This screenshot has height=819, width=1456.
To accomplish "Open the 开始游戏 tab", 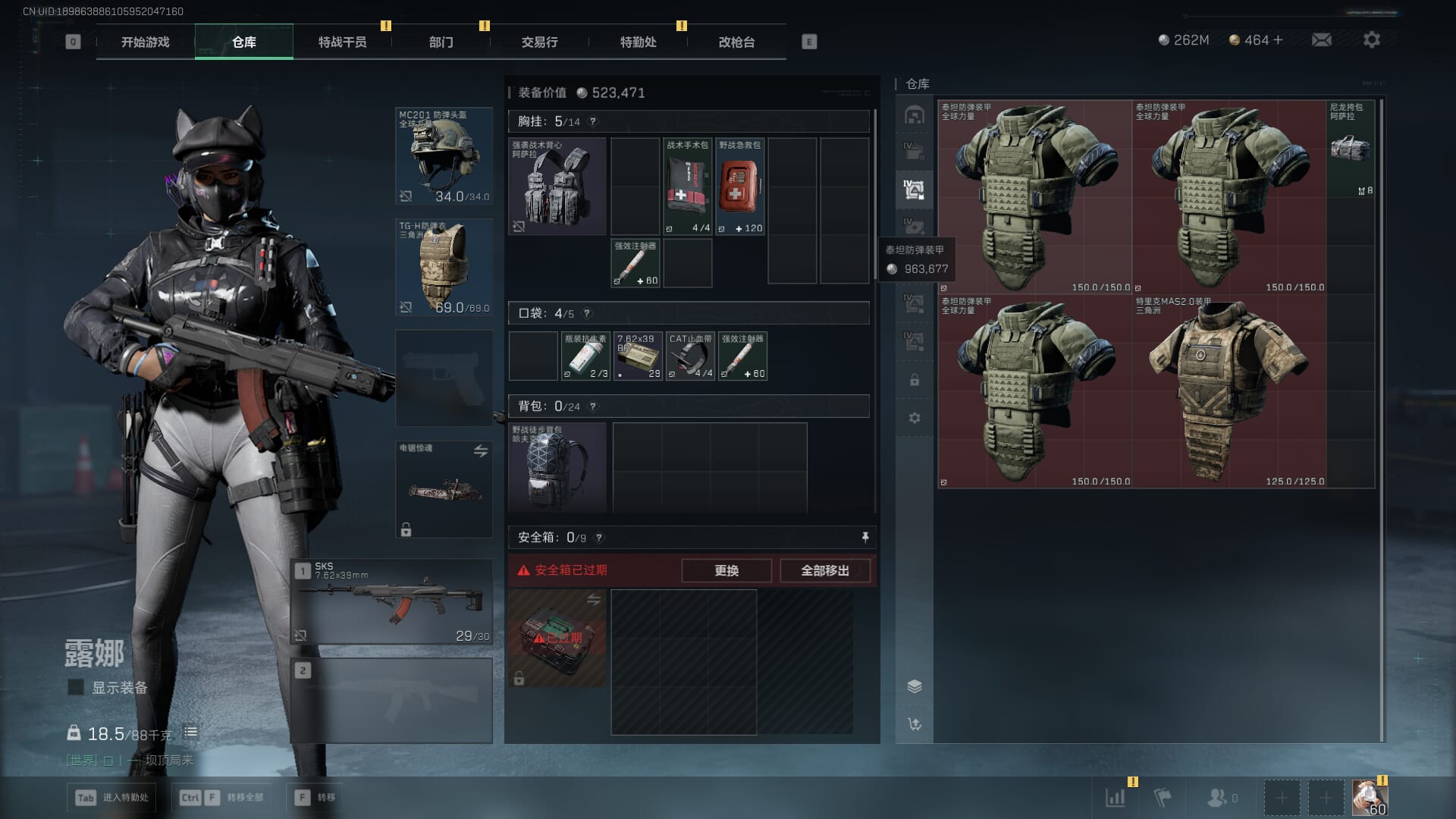I will point(146,42).
